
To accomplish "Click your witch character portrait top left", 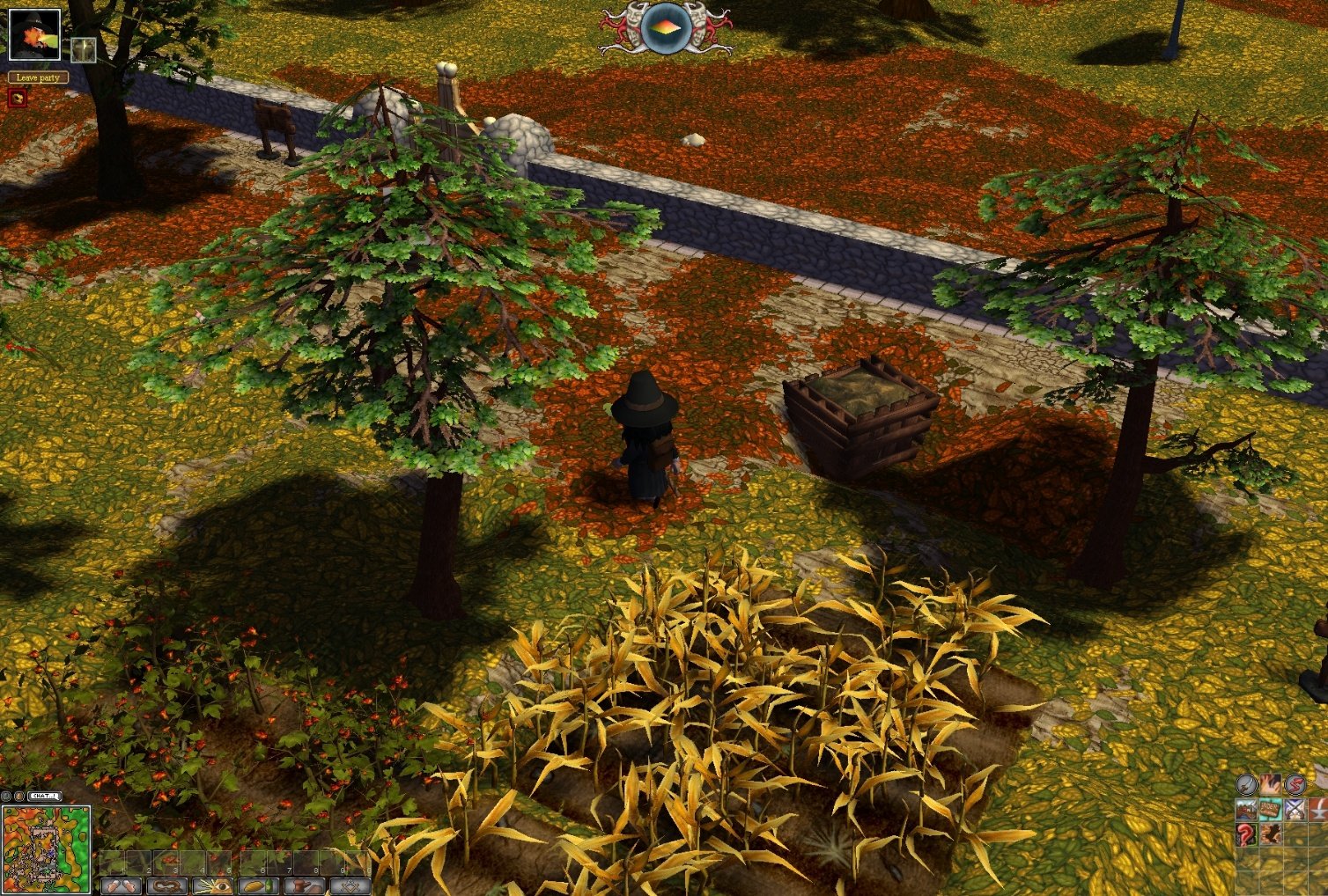I will coord(35,35).
